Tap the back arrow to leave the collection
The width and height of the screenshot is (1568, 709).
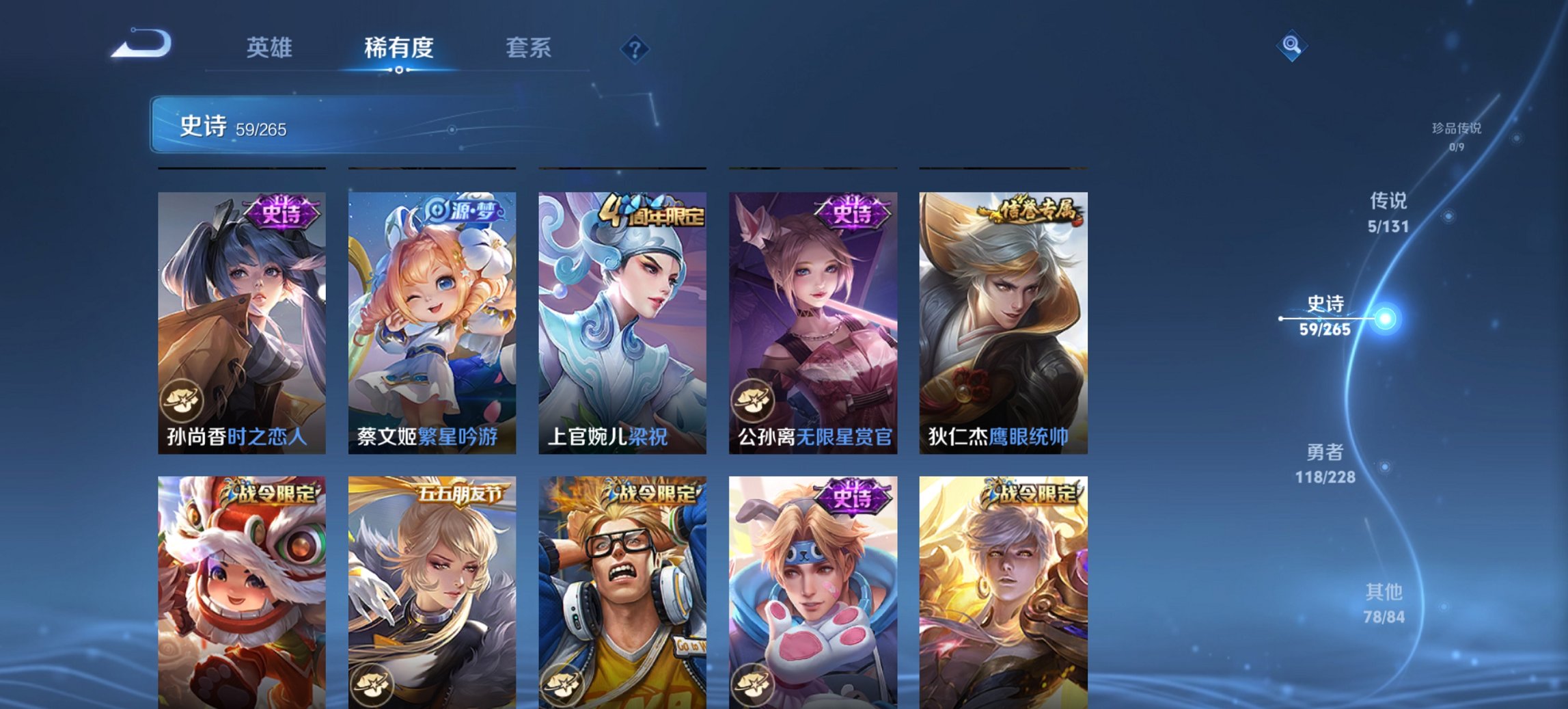[x=142, y=46]
